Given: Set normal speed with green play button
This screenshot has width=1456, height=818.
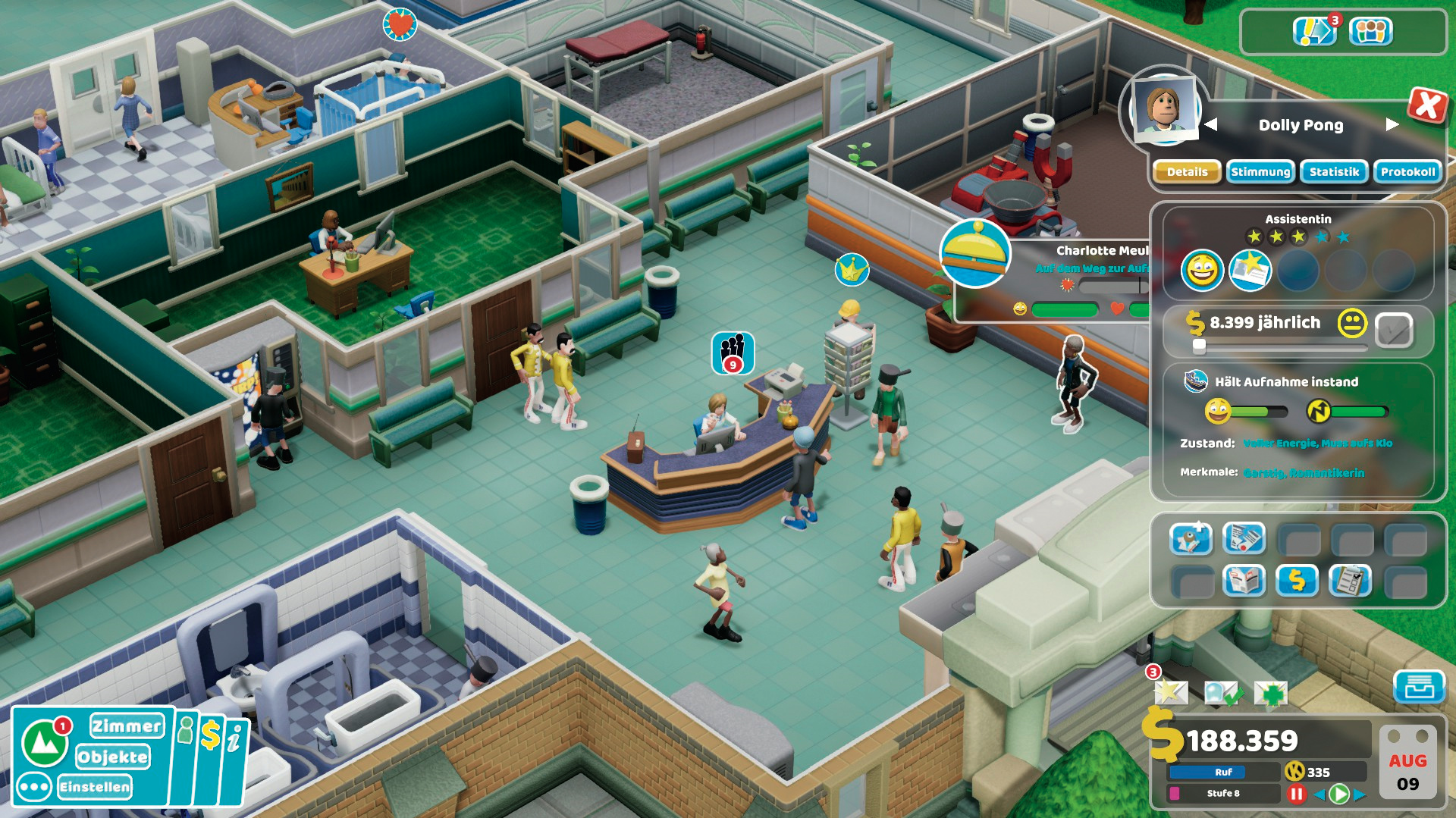Looking at the screenshot, I should pyautogui.click(x=1339, y=794).
